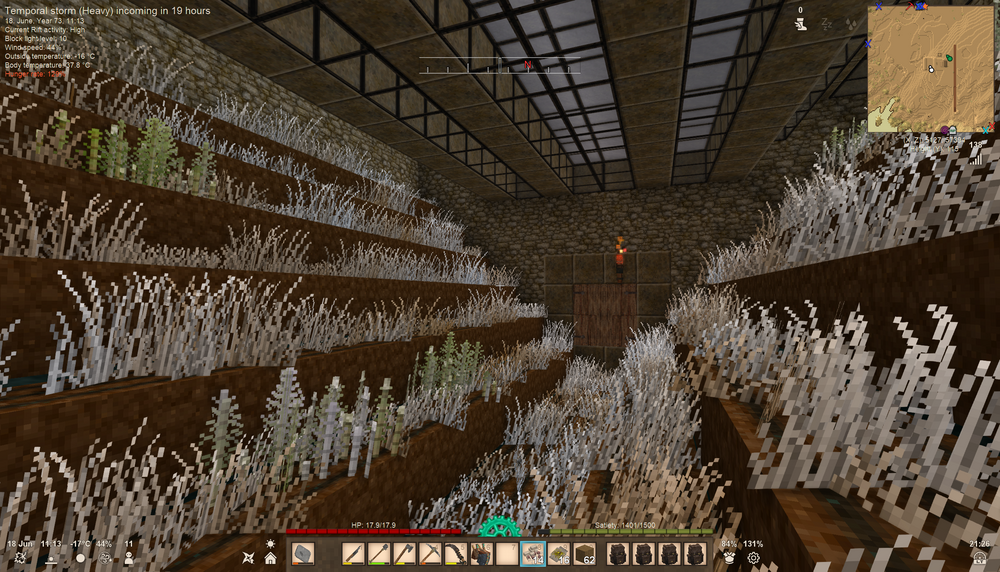Image resolution: width=1000 pixels, height=572 pixels.
Task: Click the house icon beside the hotbar
Action: (x=270, y=558)
